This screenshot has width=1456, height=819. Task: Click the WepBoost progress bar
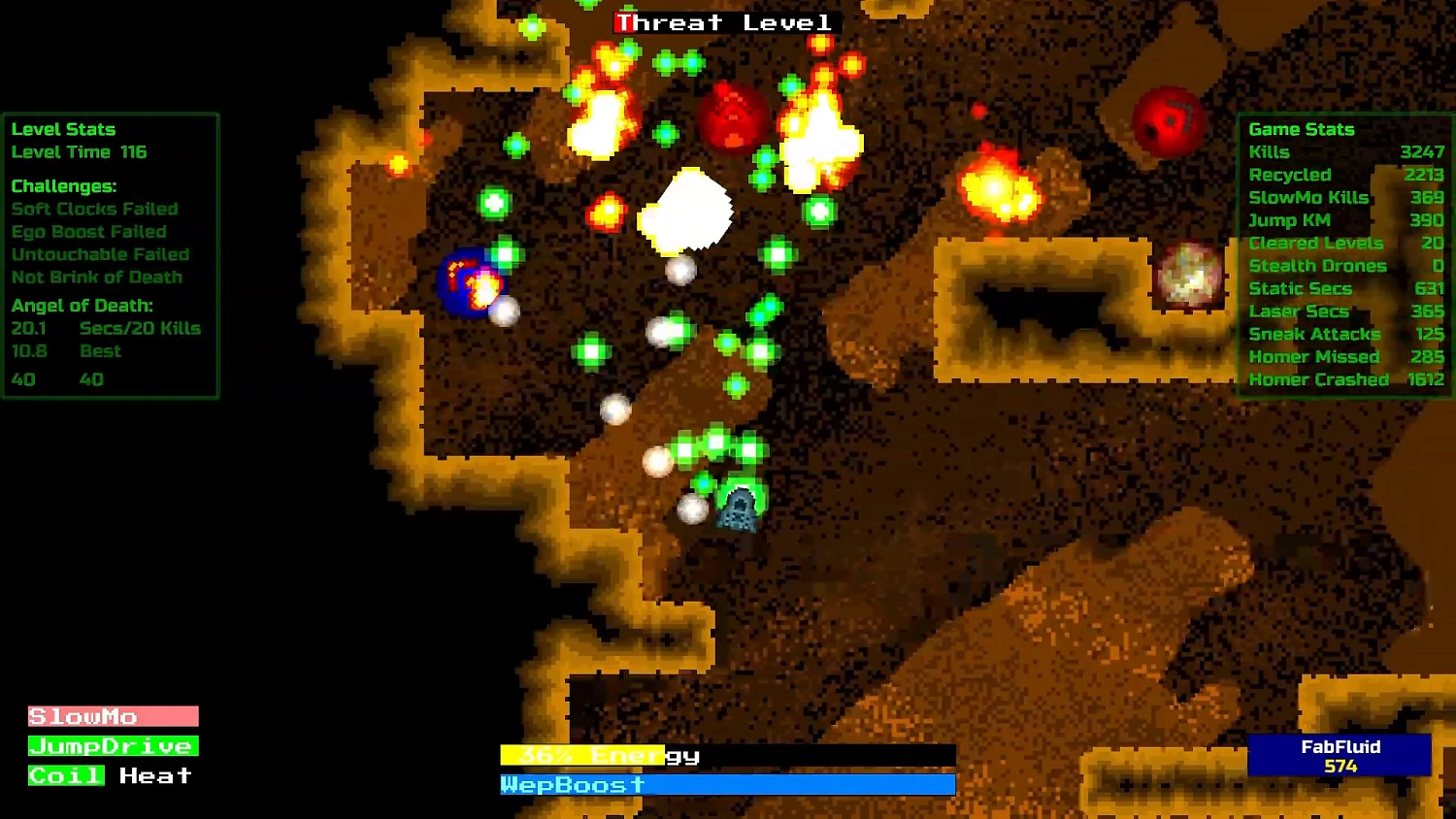[726, 785]
